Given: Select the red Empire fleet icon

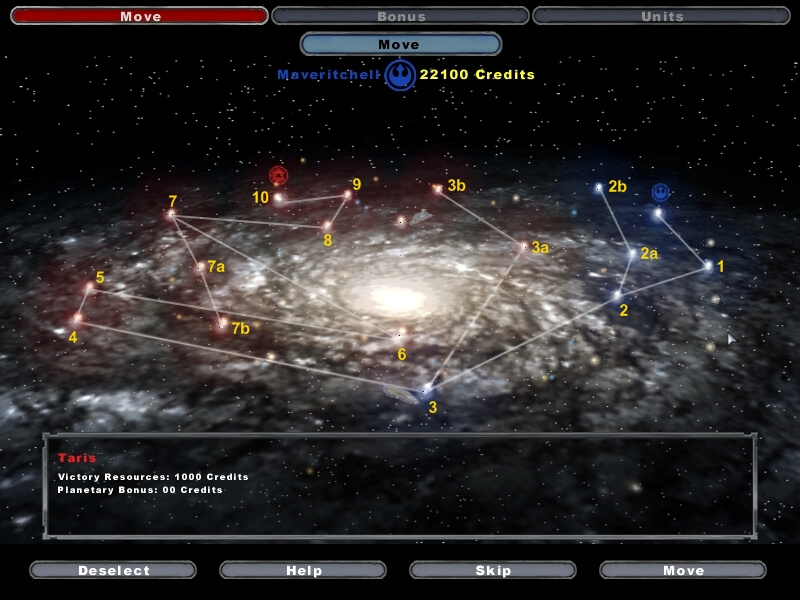Looking at the screenshot, I should [278, 175].
